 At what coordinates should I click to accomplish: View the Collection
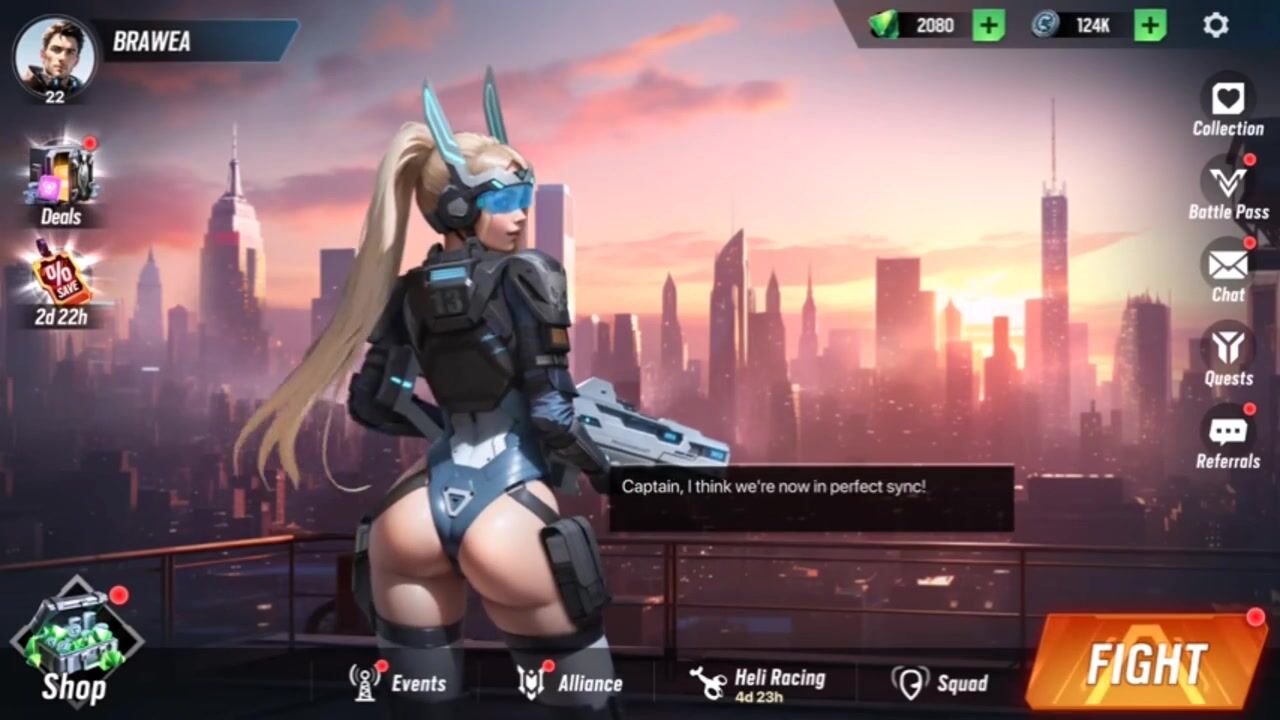click(1227, 99)
